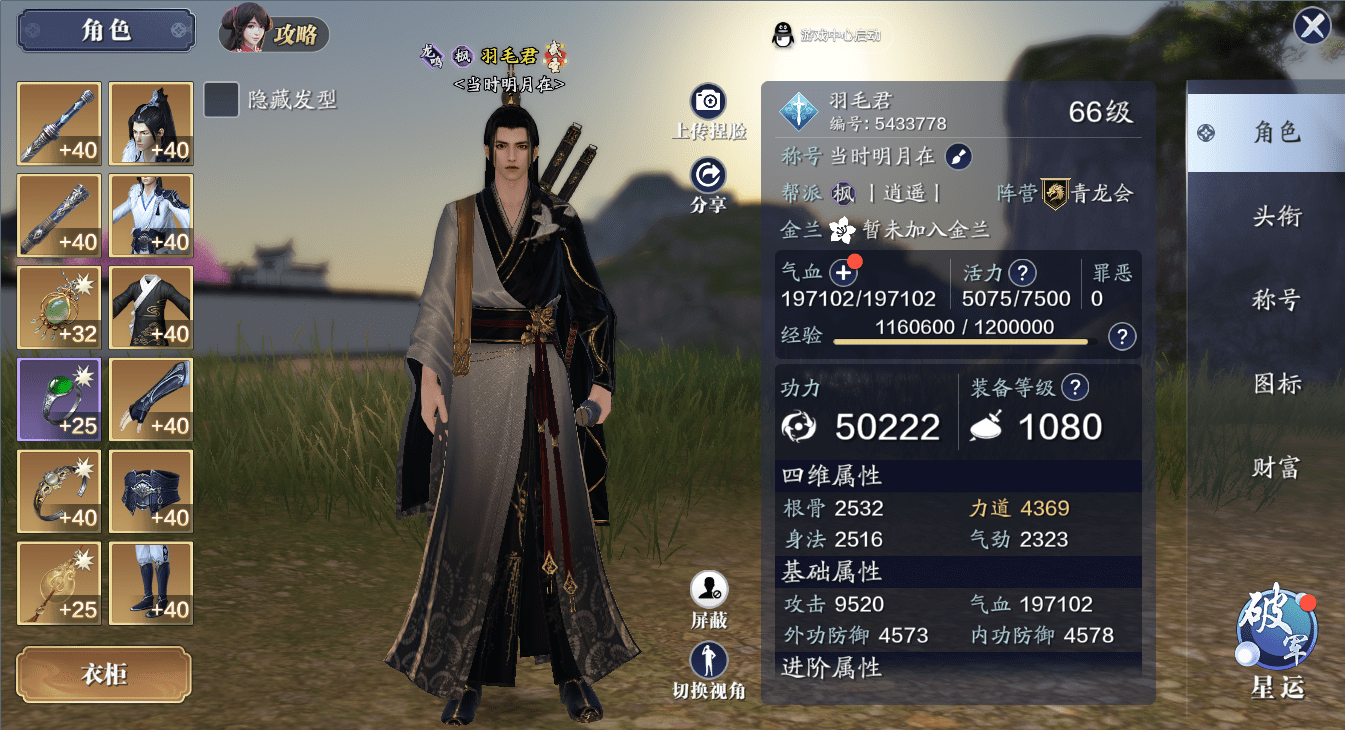1345x730 pixels.
Task: Click the 装备等级 question mark icon
Action: pyautogui.click(x=1078, y=387)
